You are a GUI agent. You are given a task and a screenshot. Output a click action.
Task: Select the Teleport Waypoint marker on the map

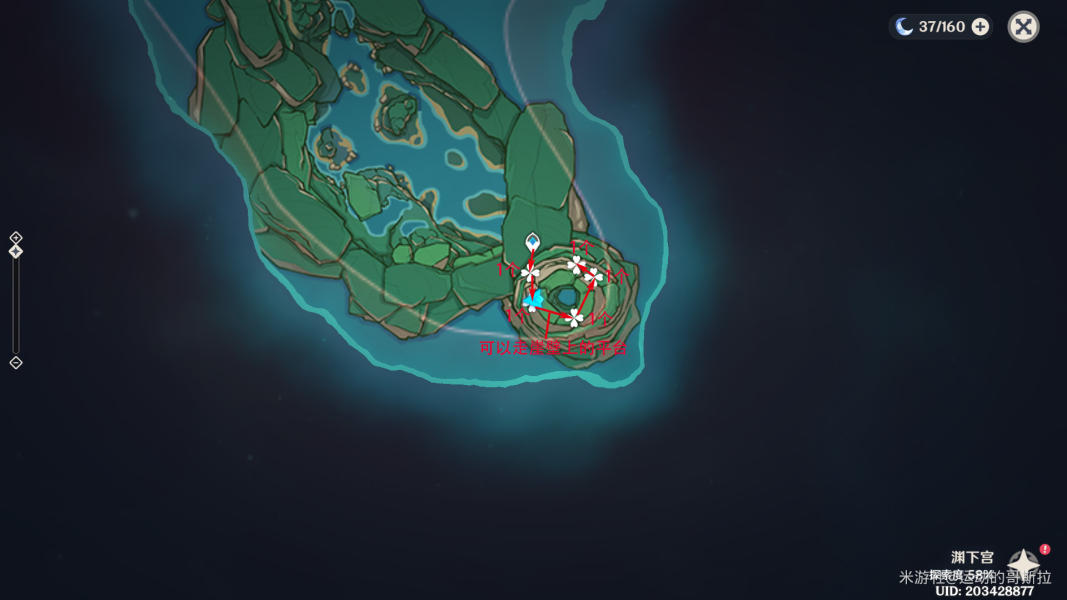[x=532, y=242]
